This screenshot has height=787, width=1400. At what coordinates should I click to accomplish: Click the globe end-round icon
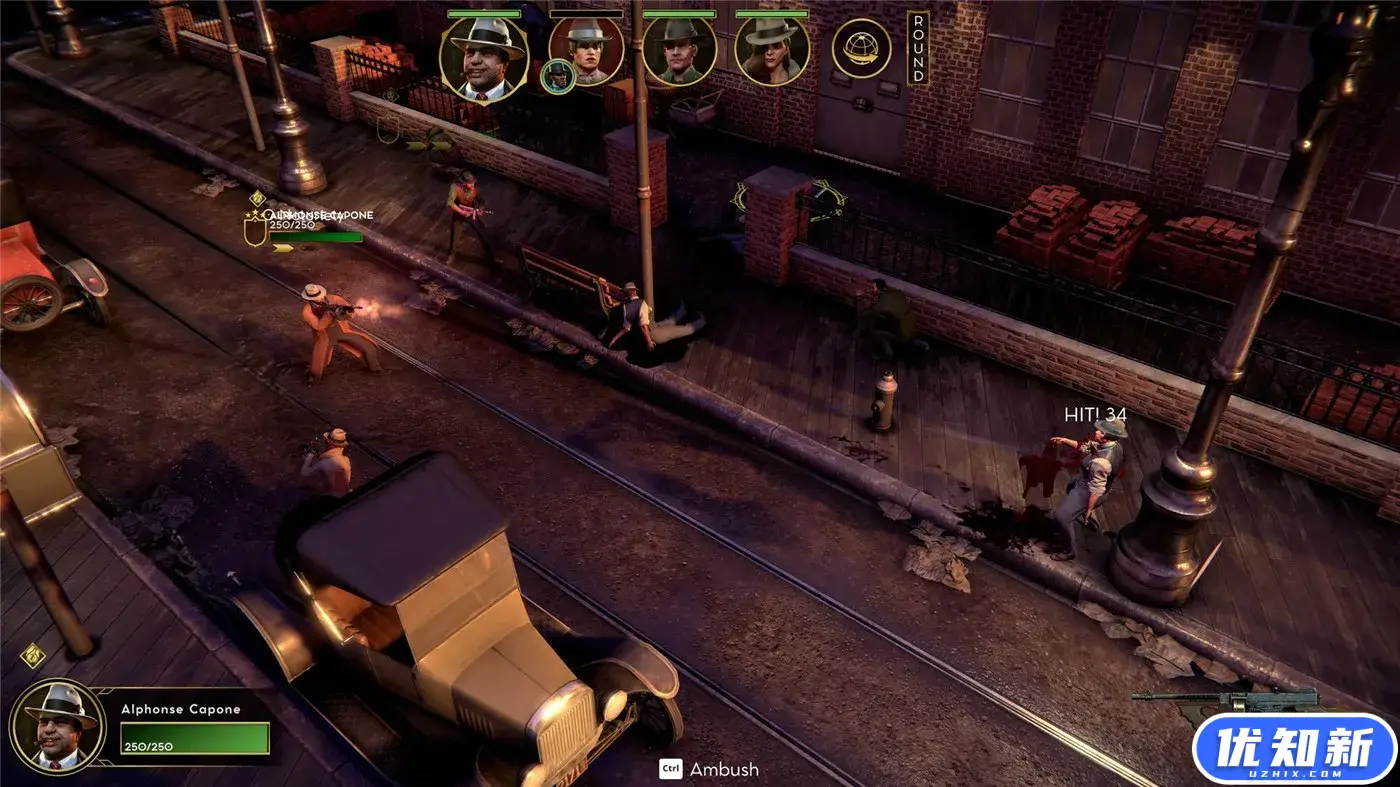861,48
